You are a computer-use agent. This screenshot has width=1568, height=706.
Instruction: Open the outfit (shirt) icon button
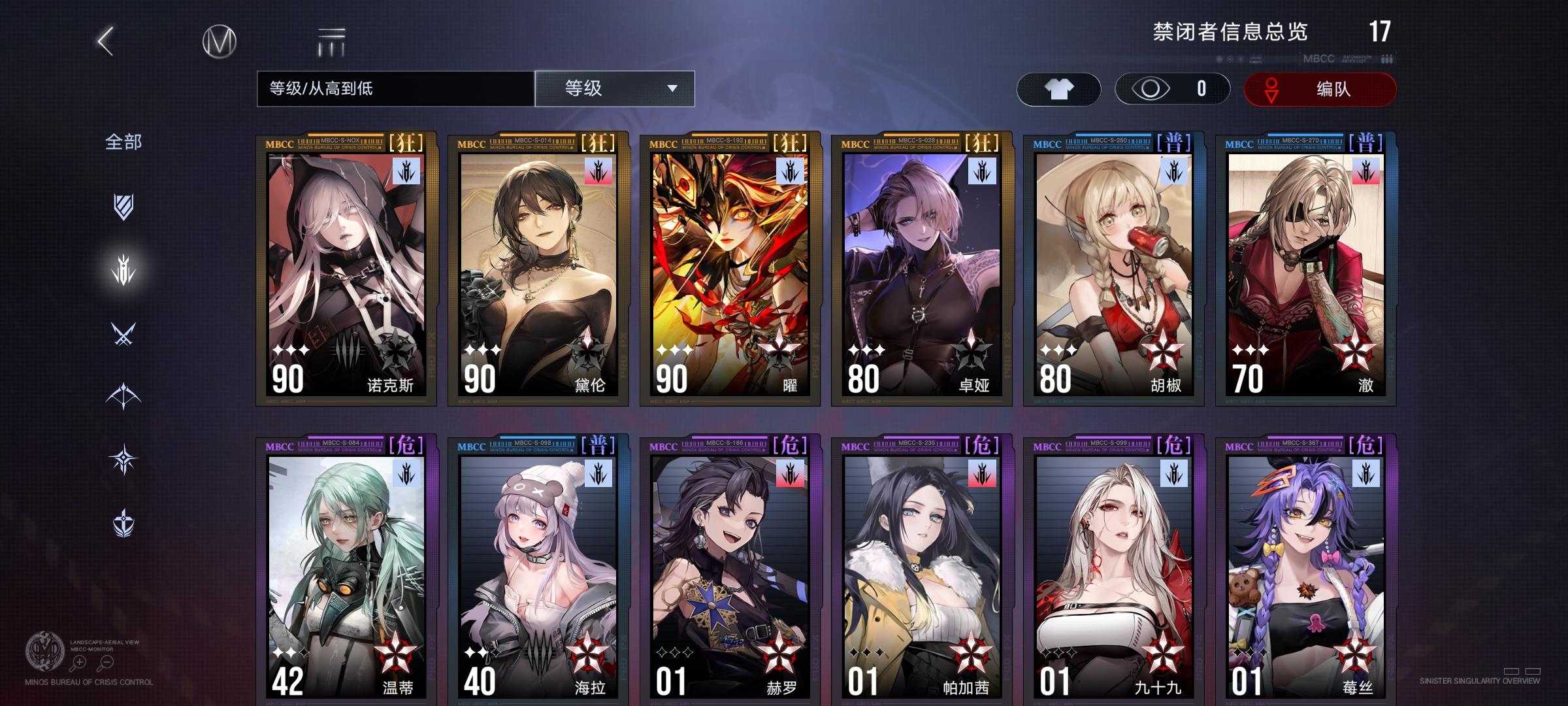1058,89
